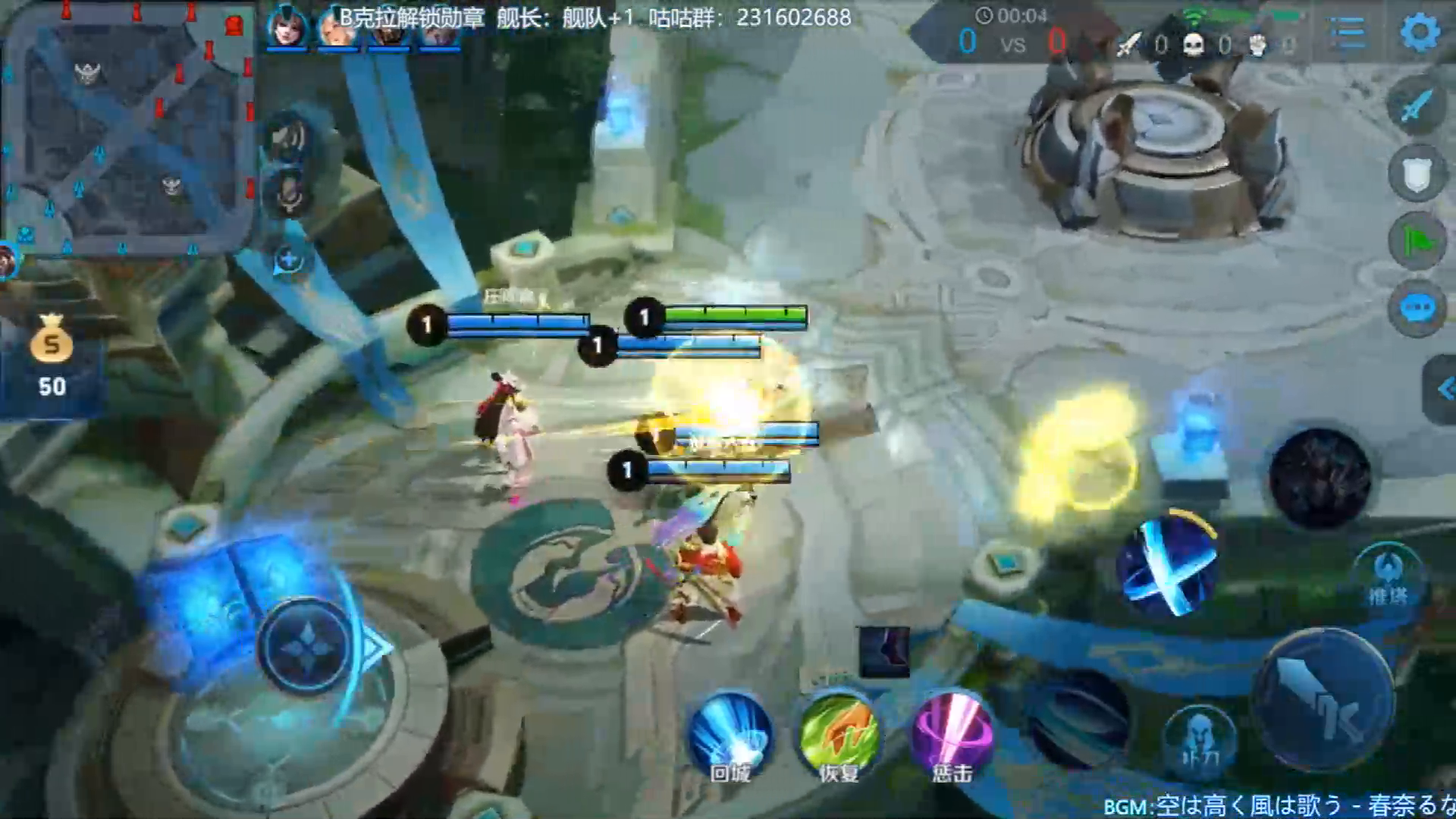This screenshot has width=1456, height=819.
Task: Expand the right-edge arrow panel
Action: click(x=1443, y=390)
